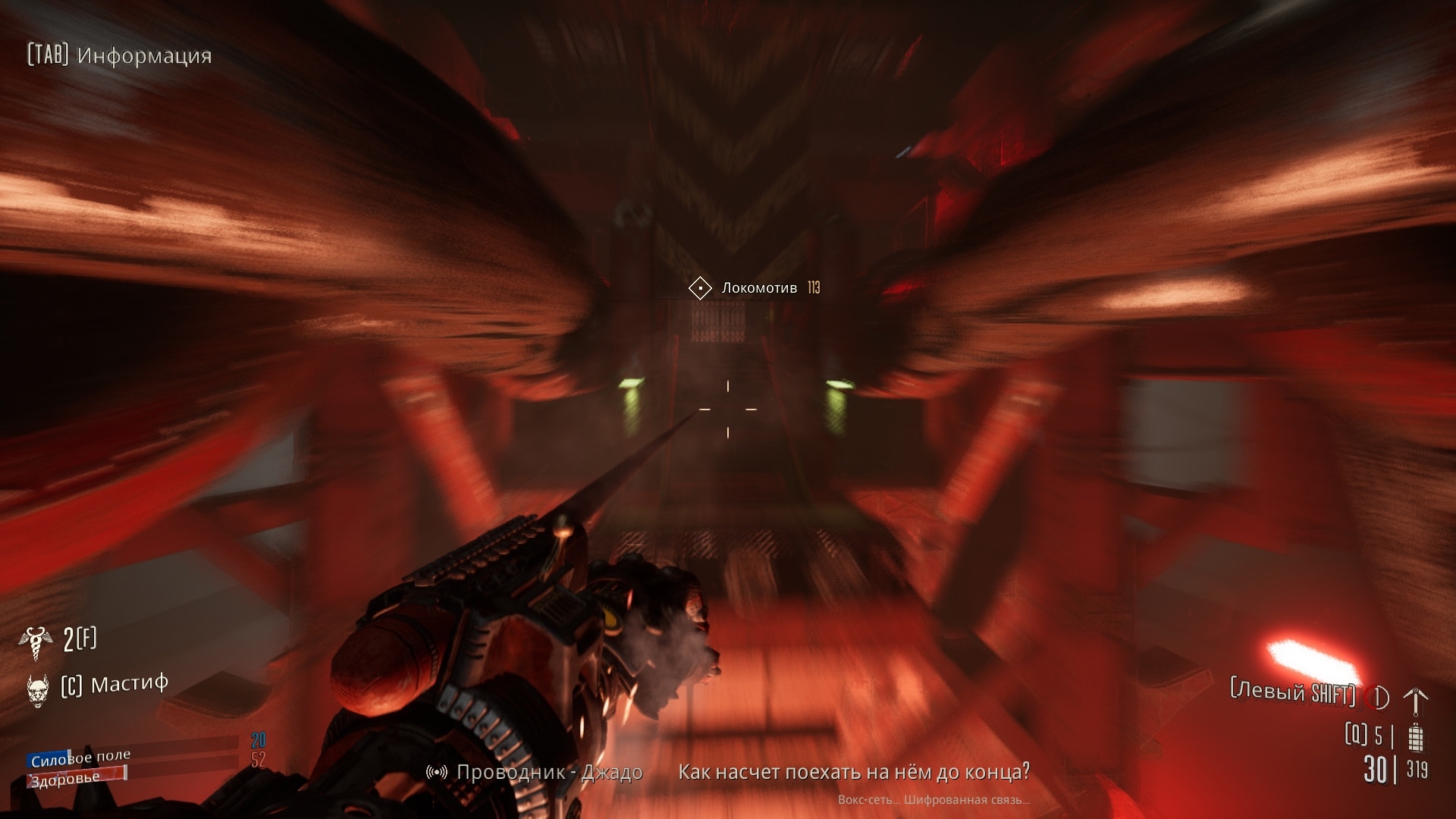The image size is (1456, 819).
Task: Call the Mastiff via its skull icon
Action: point(37,689)
